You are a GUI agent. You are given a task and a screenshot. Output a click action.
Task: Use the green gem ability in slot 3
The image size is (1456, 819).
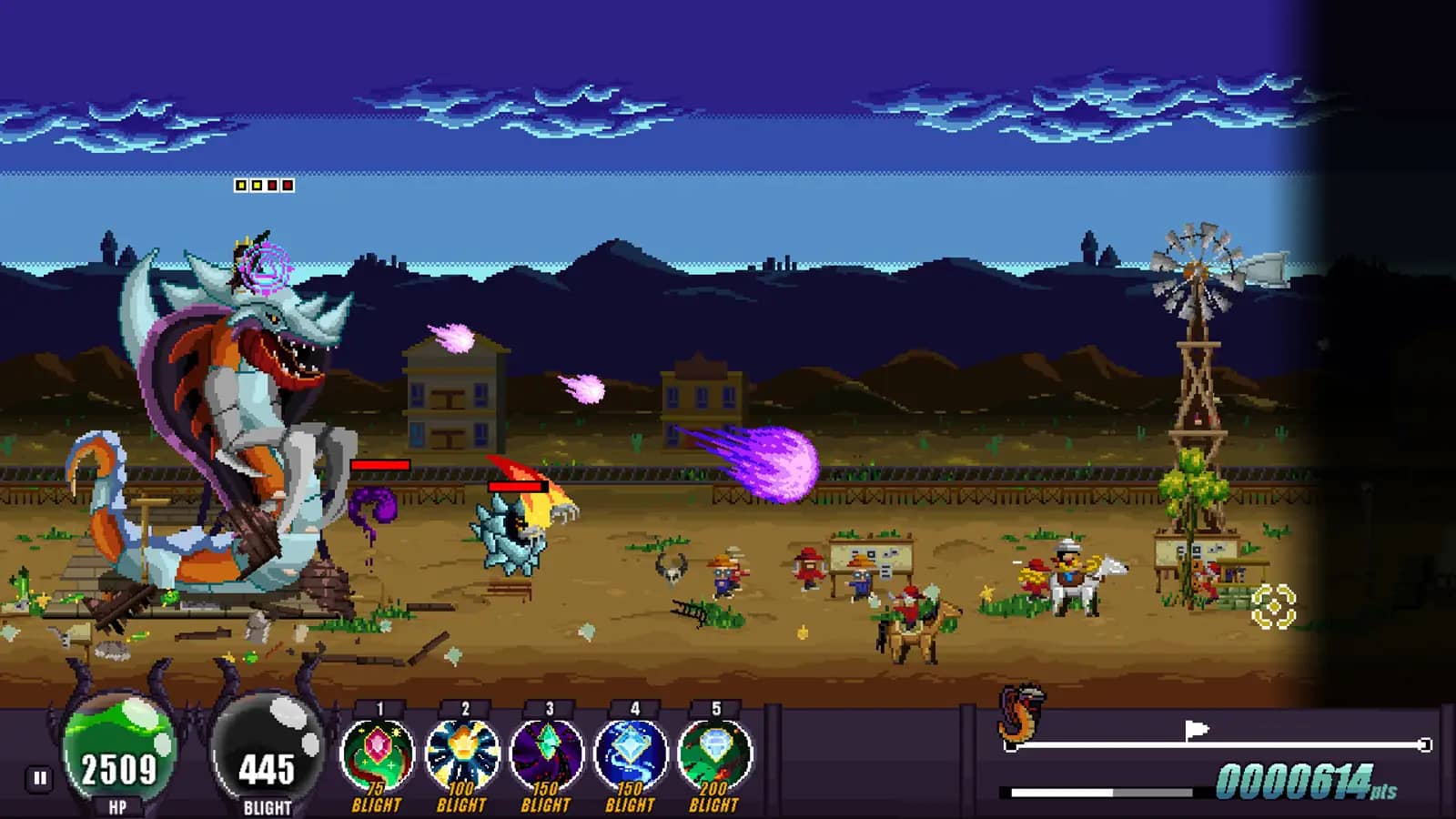(x=546, y=753)
